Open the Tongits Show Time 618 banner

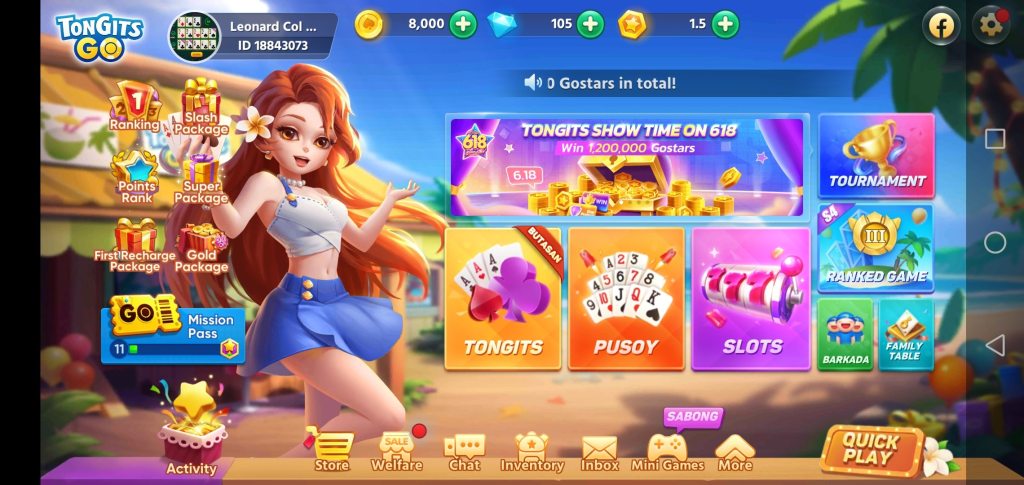pyautogui.click(x=627, y=166)
